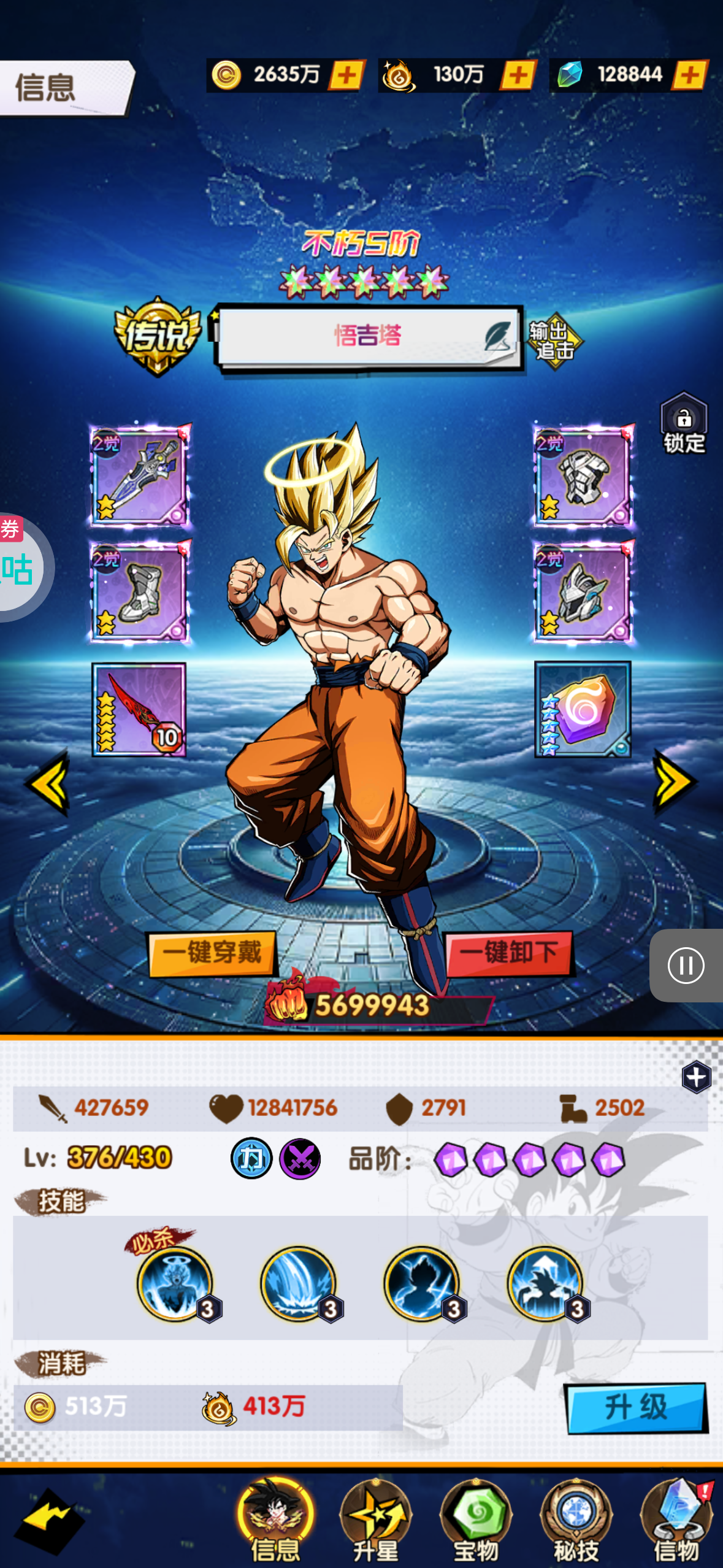Go to the 秘技 secret skills tab

pos(576,1519)
